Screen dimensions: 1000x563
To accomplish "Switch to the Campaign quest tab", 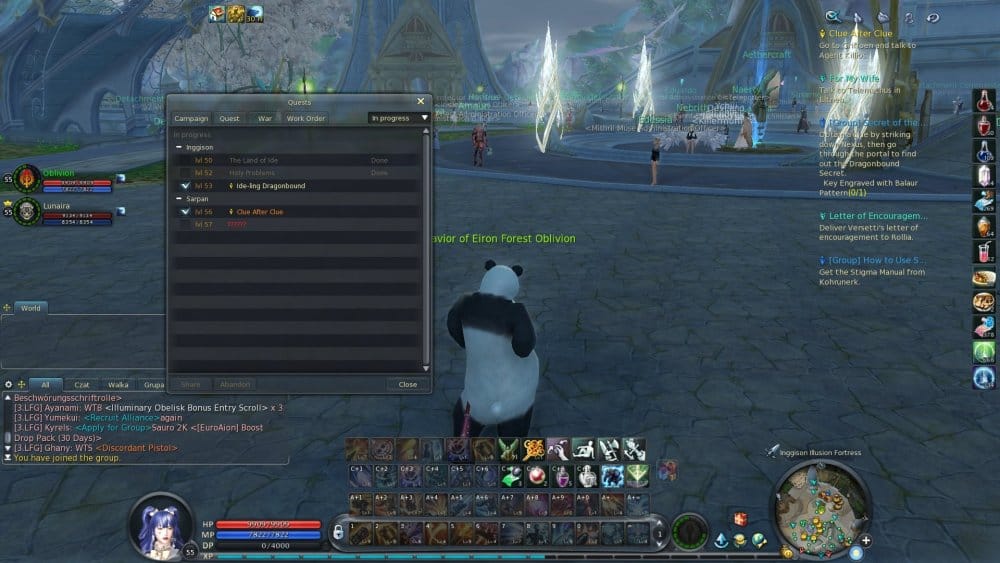I will click(x=191, y=118).
